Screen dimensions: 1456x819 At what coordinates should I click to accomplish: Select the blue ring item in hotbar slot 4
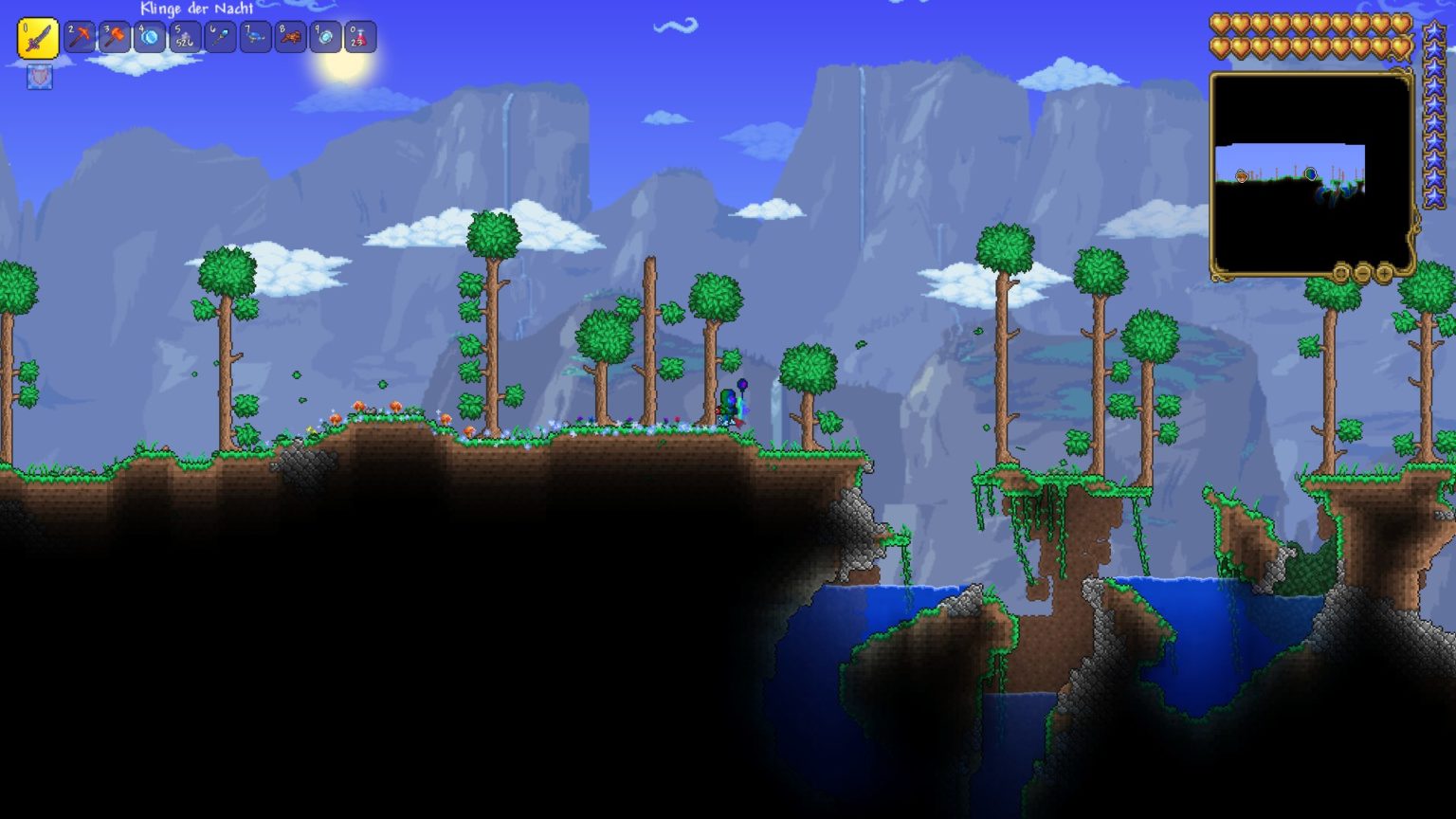(x=151, y=38)
